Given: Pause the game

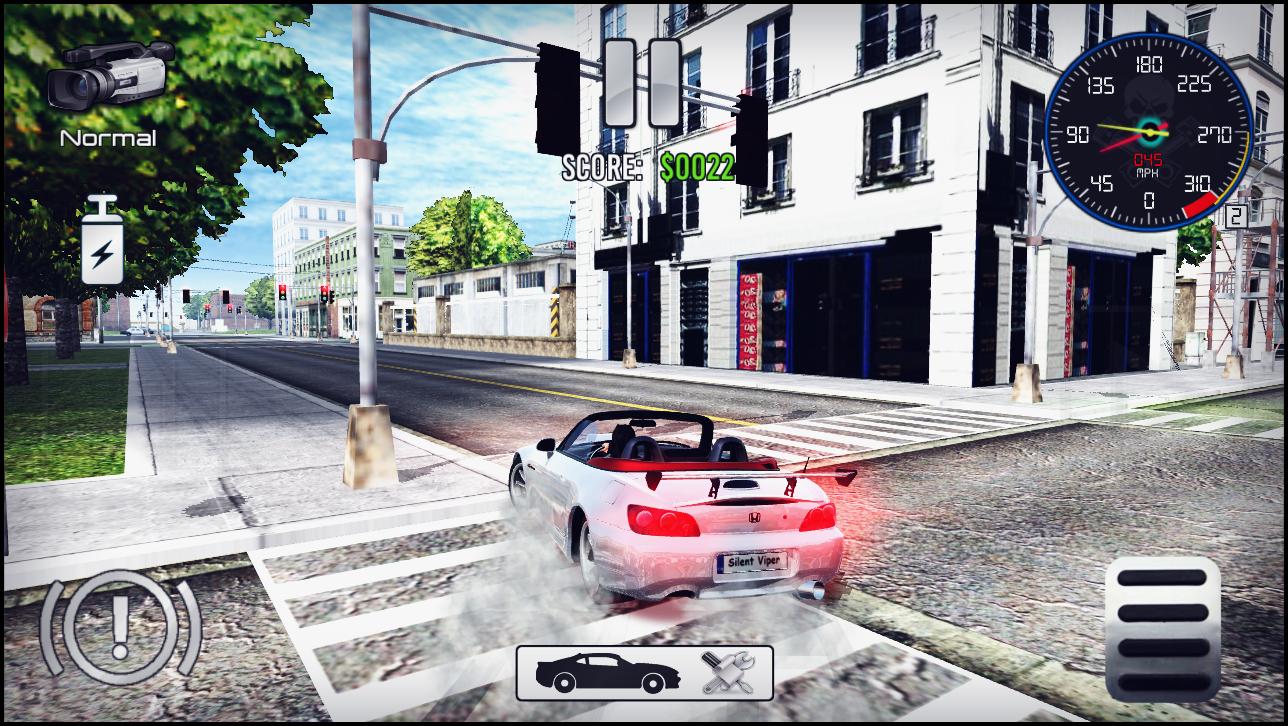Looking at the screenshot, I should click(642, 83).
